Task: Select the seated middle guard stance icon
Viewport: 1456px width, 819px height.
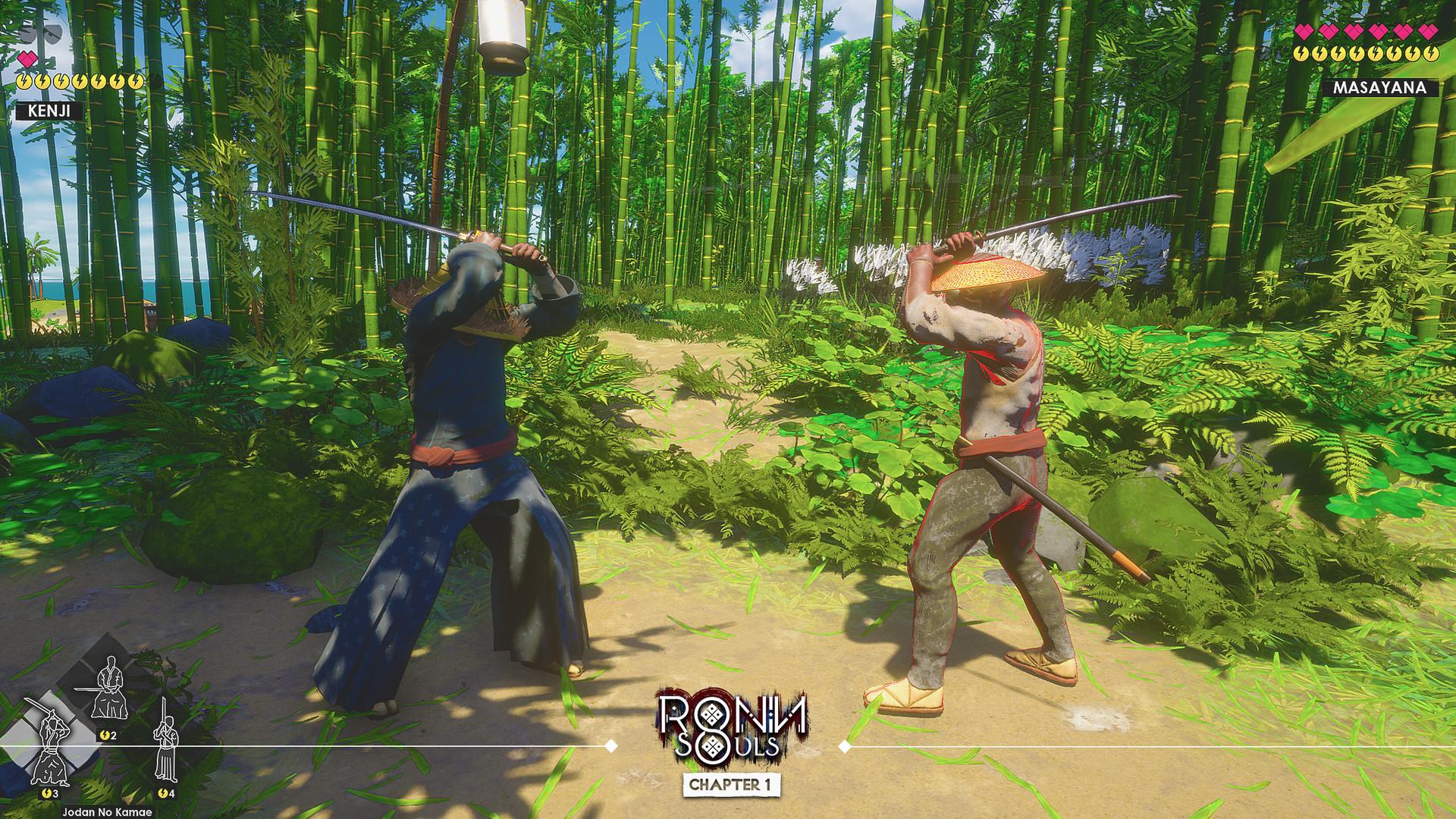Action: coord(110,688)
